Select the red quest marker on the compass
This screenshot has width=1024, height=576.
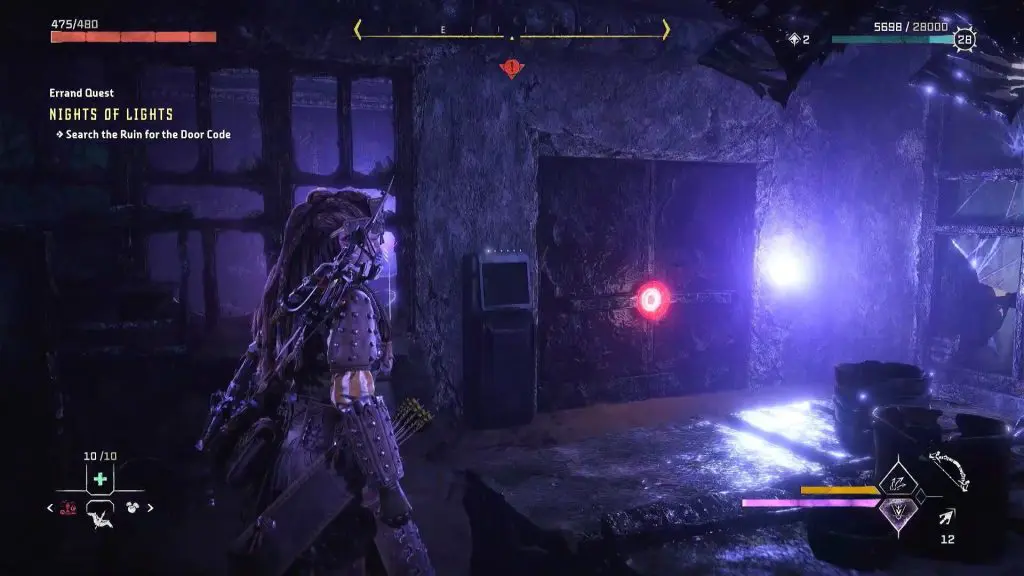tap(513, 68)
